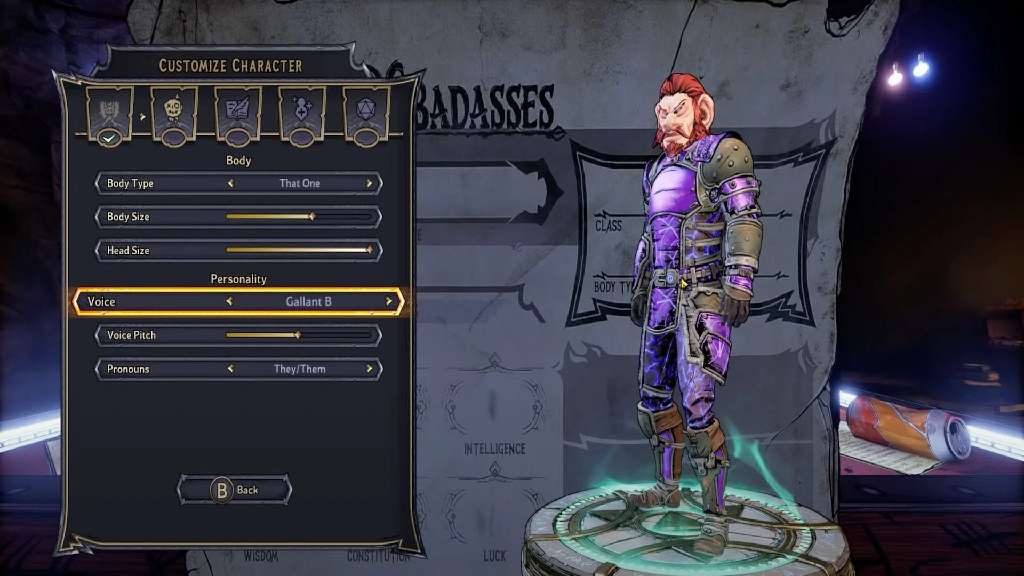
Task: Choose the next Voice after Gallant B
Action: pyautogui.click(x=389, y=301)
